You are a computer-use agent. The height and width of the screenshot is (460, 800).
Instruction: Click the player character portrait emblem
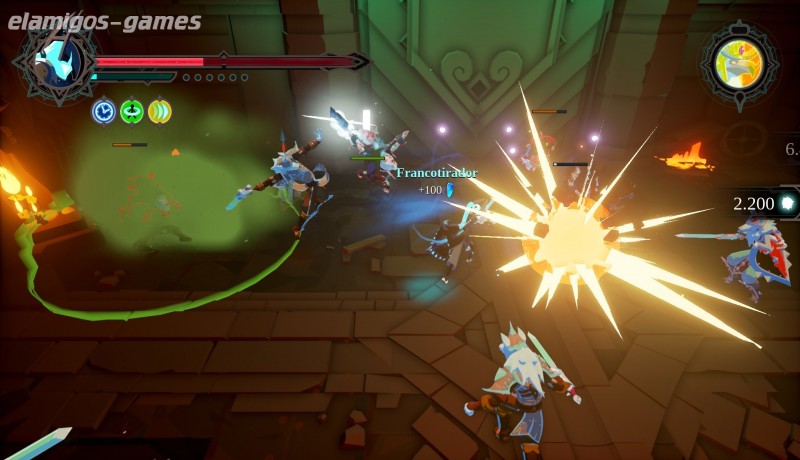tap(54, 65)
